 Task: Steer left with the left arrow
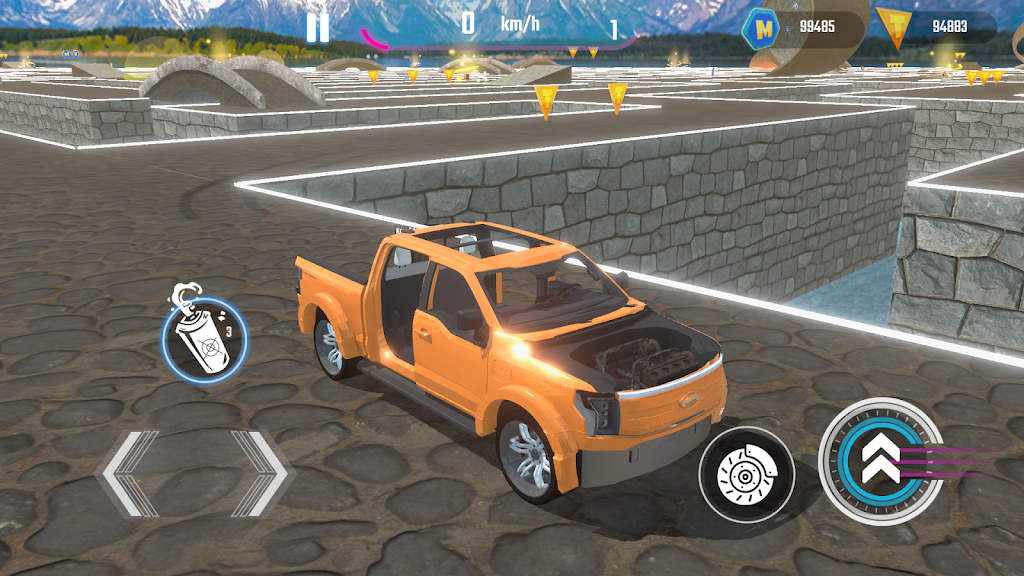coord(130,473)
